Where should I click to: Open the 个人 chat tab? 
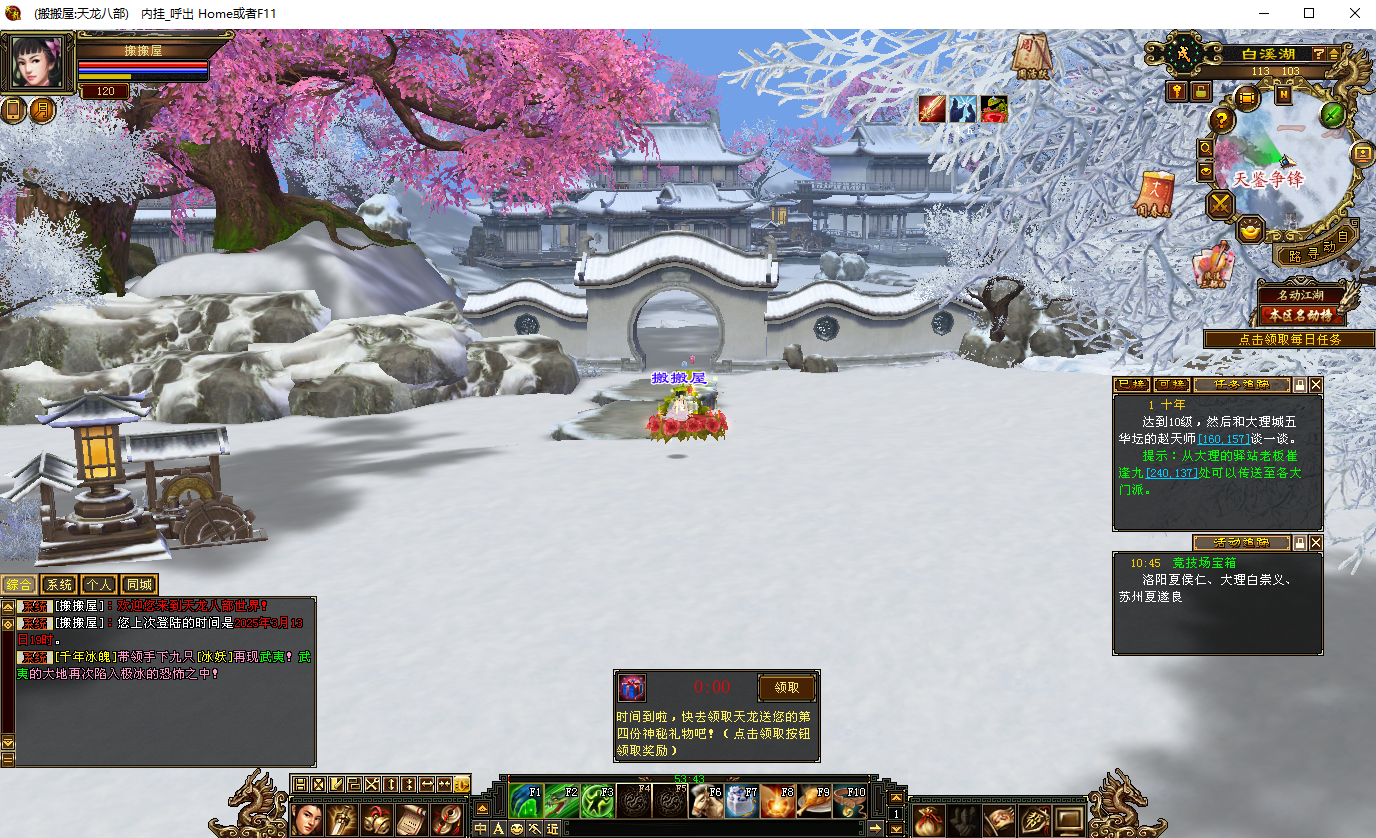point(99,585)
